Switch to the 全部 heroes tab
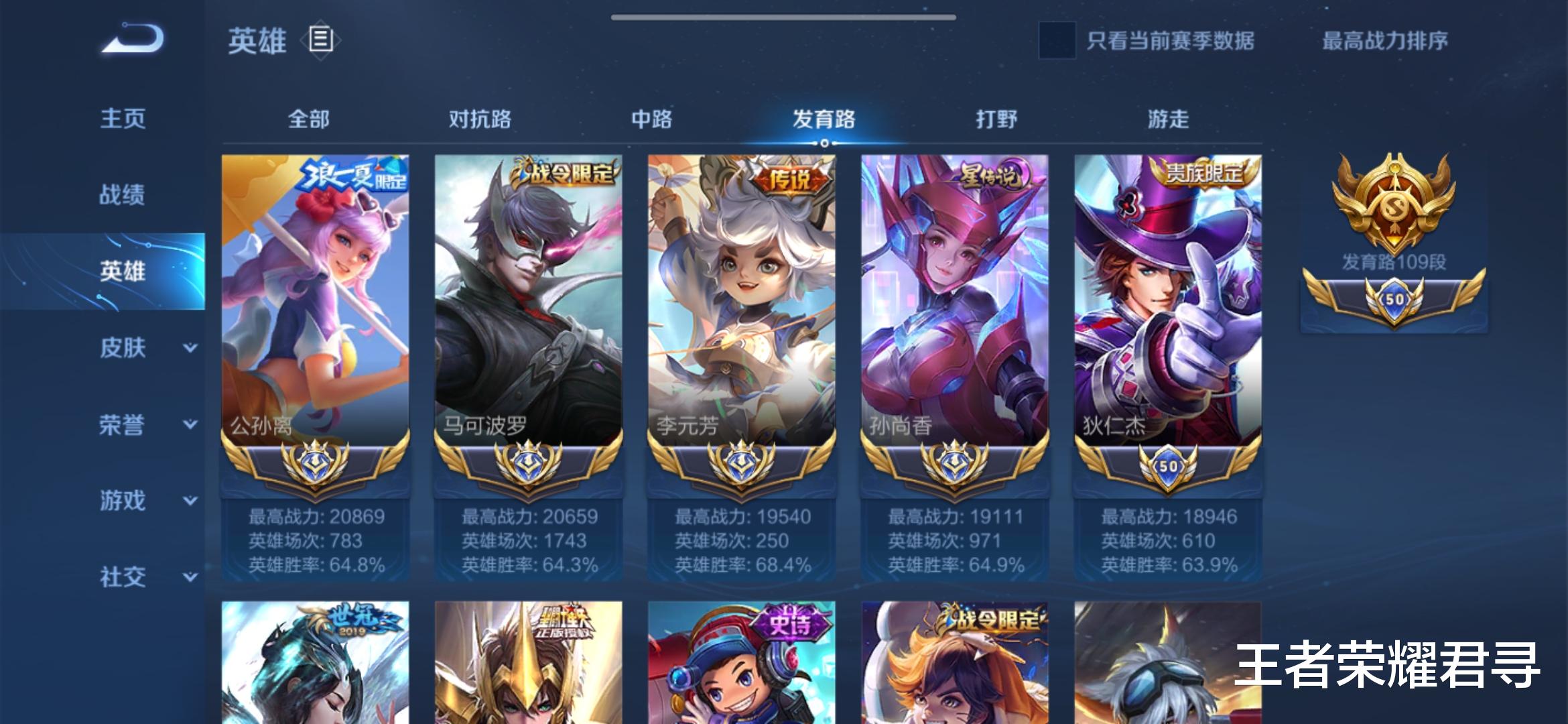Image resolution: width=1568 pixels, height=724 pixels. pos(311,119)
